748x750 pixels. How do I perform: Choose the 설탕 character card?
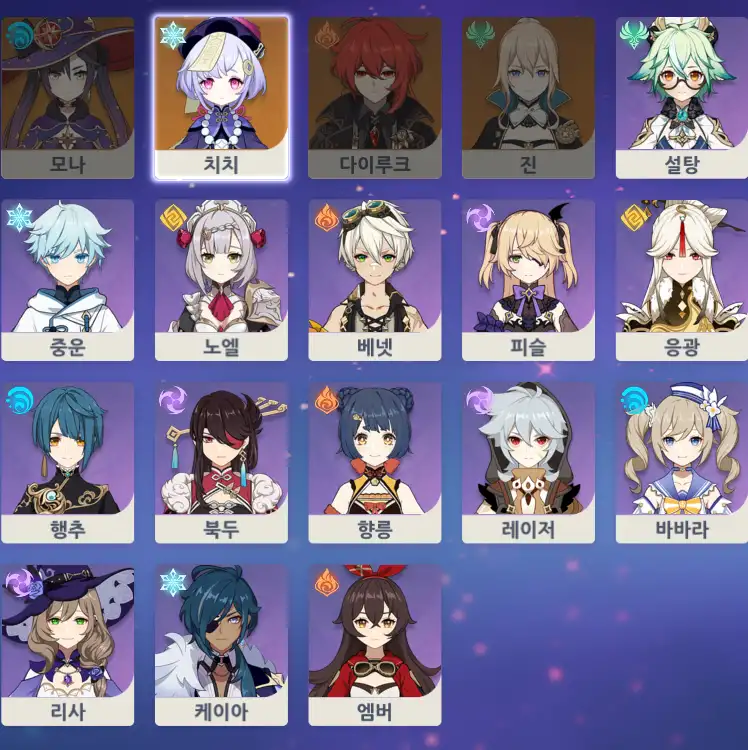[682, 97]
